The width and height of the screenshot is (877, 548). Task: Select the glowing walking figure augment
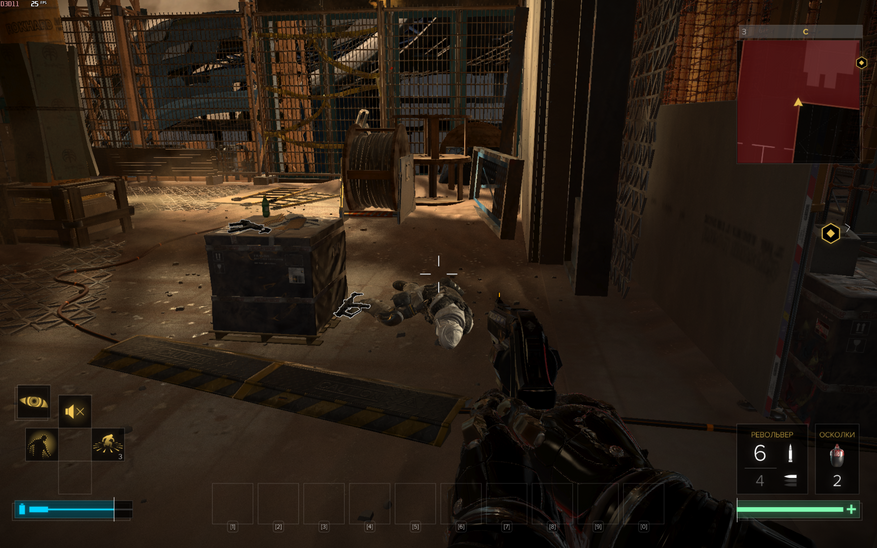point(41,445)
